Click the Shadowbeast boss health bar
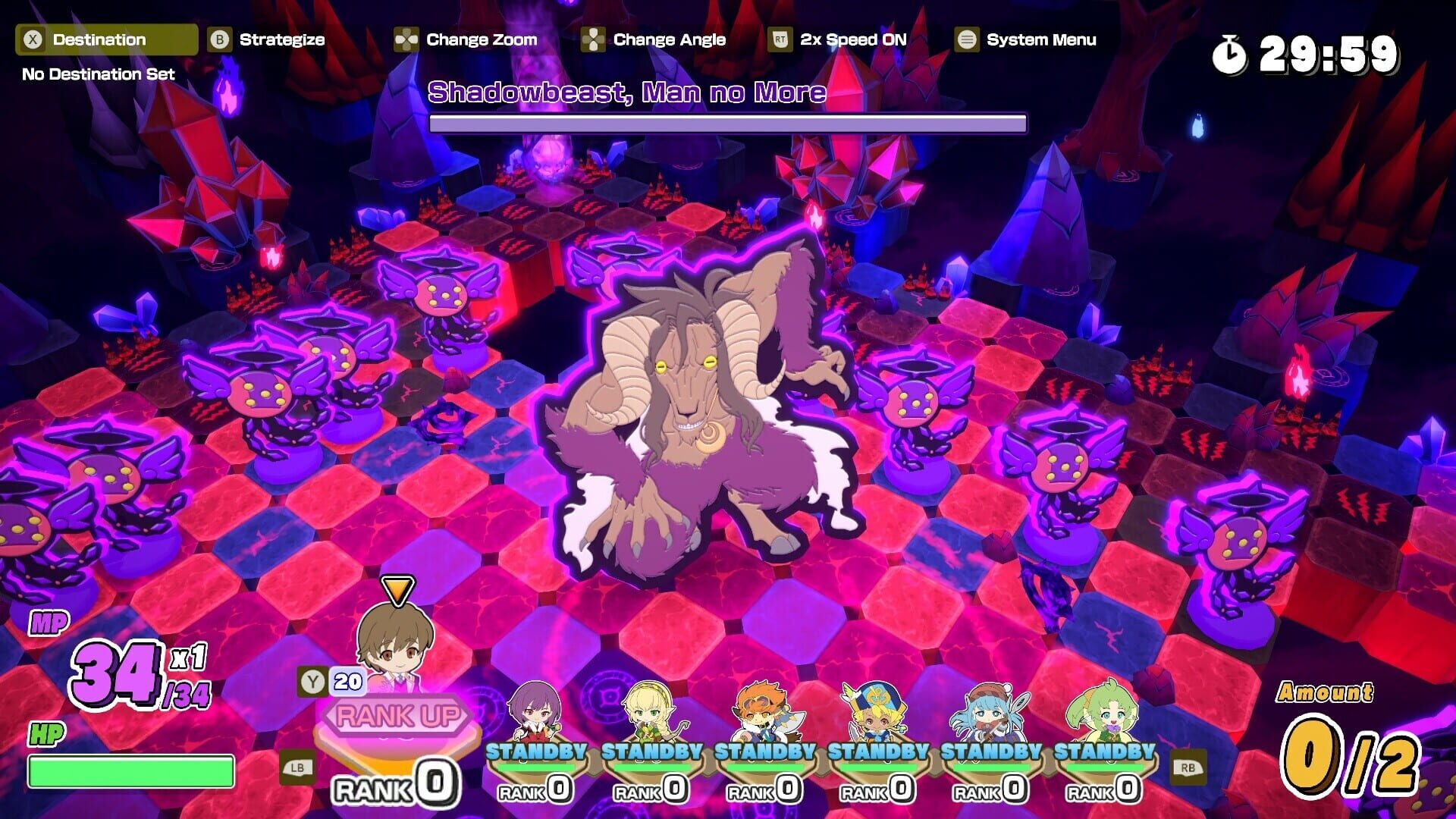This screenshot has height=819, width=1456. point(726,121)
